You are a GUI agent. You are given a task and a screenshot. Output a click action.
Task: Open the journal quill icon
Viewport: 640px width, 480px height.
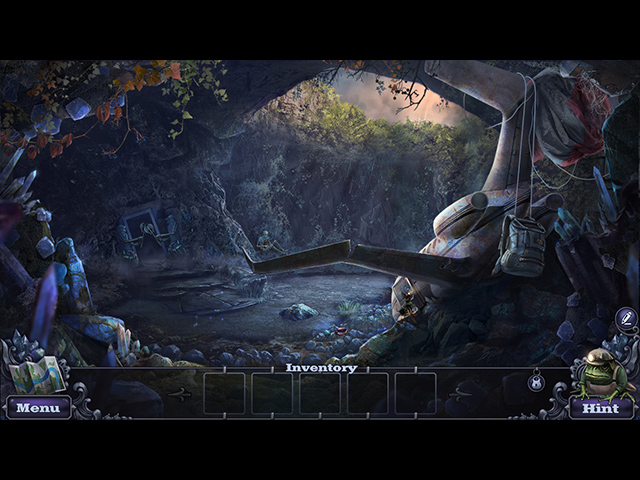pos(625,318)
